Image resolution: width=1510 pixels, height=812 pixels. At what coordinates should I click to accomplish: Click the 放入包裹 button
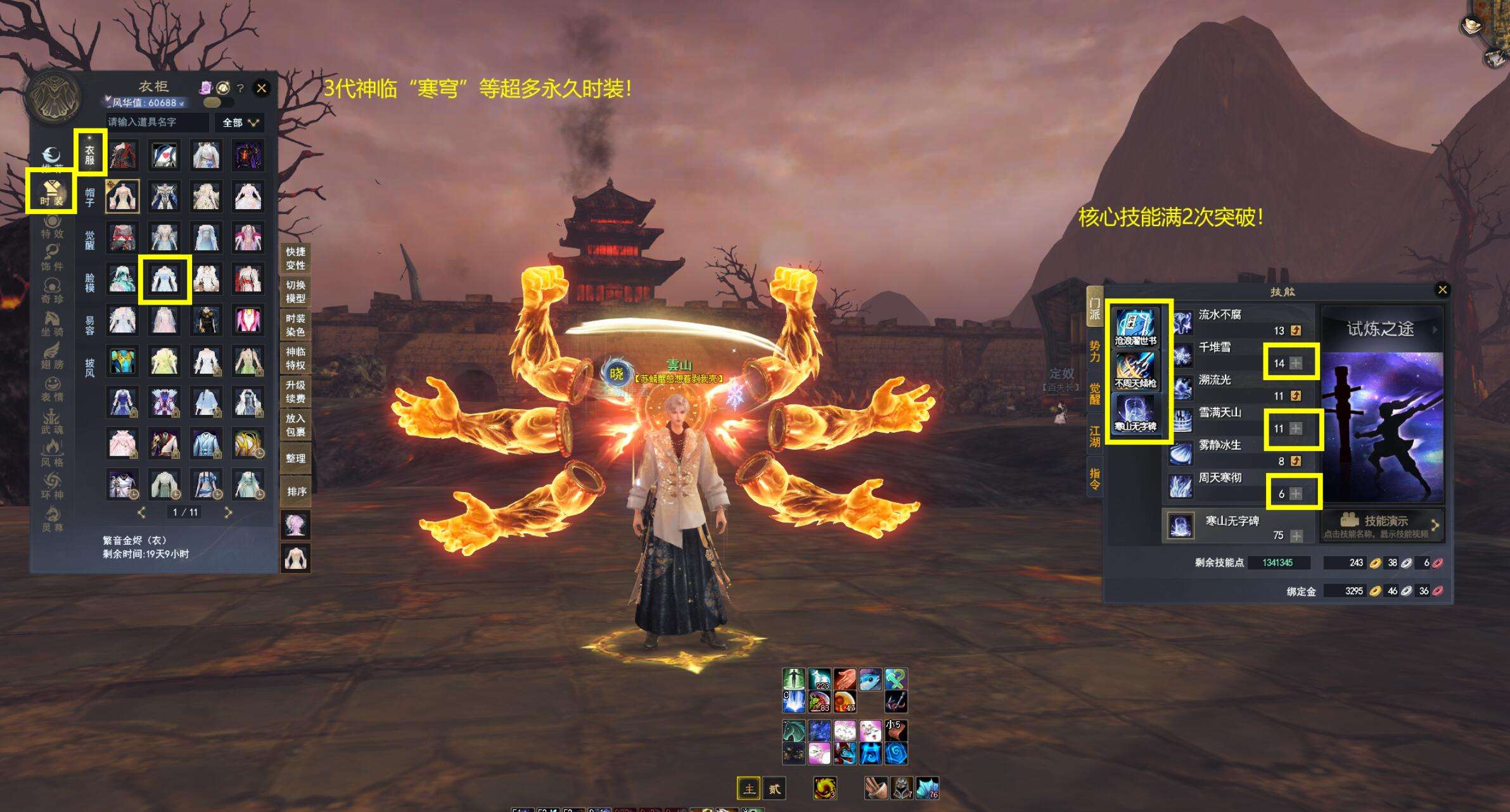point(295,425)
